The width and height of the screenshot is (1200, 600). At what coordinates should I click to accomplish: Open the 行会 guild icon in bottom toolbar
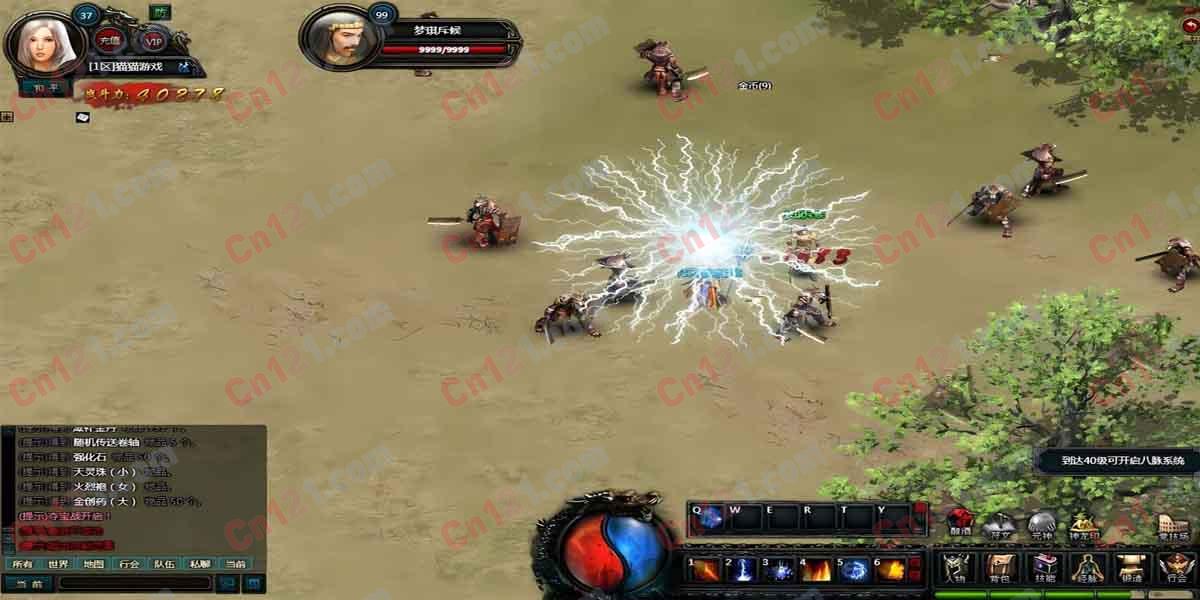(x=1176, y=568)
